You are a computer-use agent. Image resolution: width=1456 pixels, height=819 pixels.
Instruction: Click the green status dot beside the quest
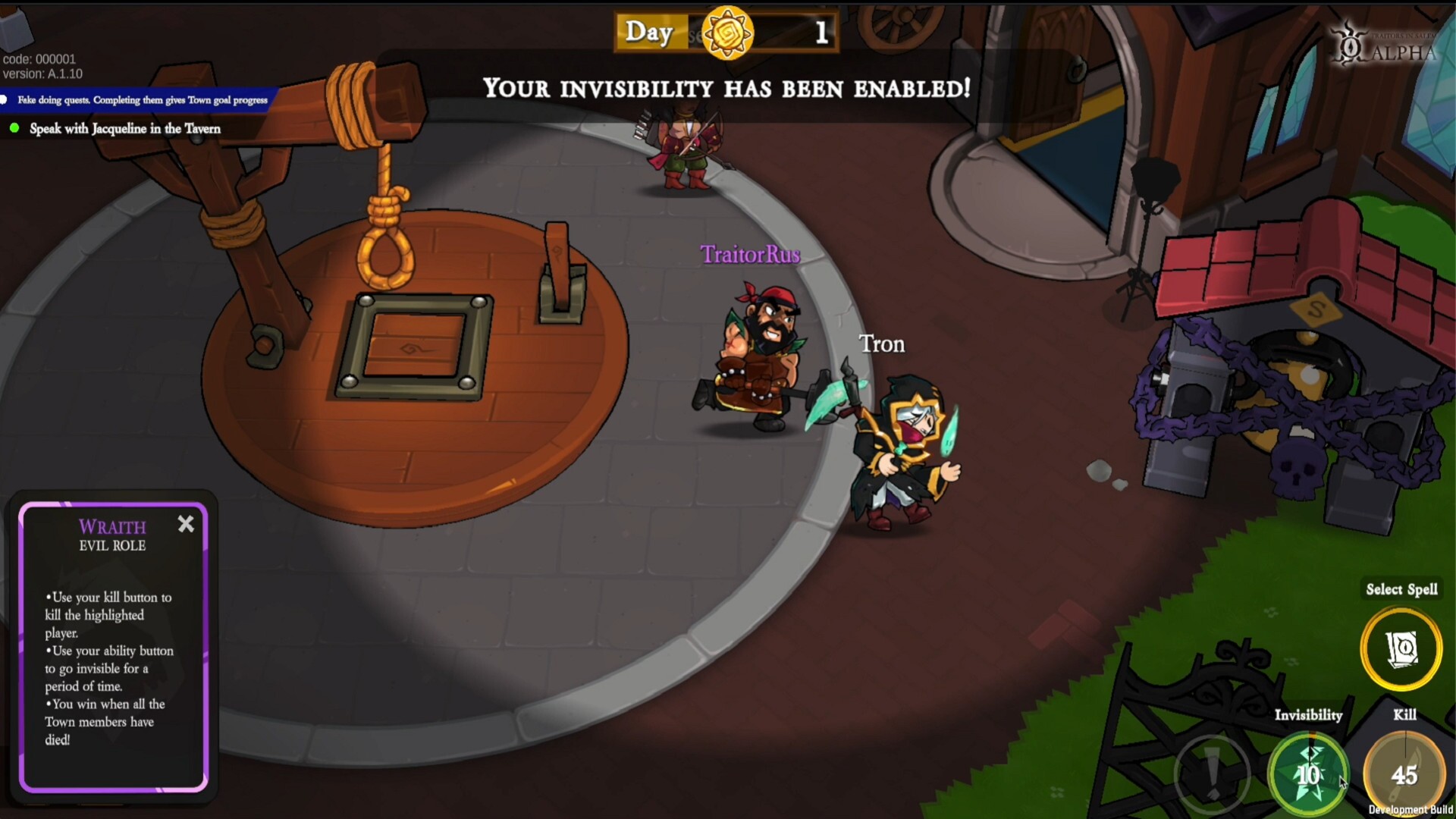[14, 129]
